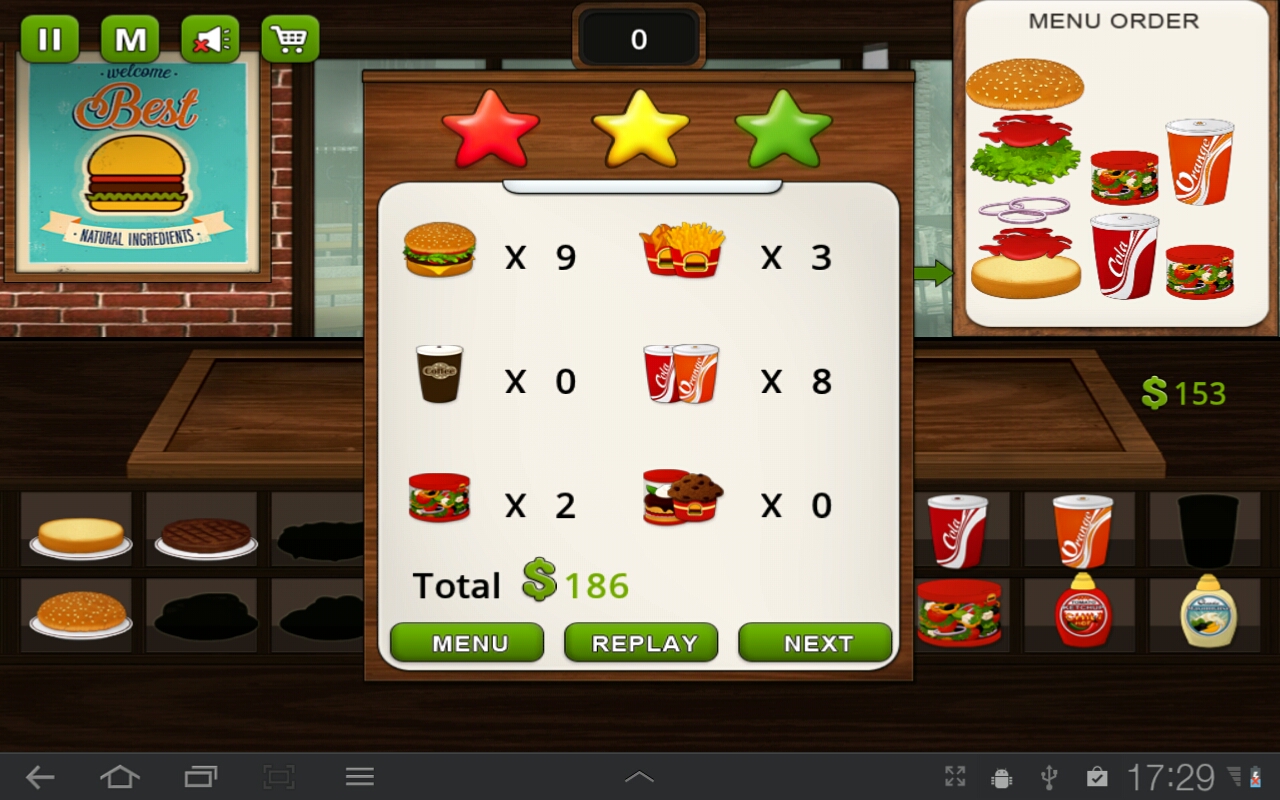
Task: Tap the Android home button
Action: point(122,776)
